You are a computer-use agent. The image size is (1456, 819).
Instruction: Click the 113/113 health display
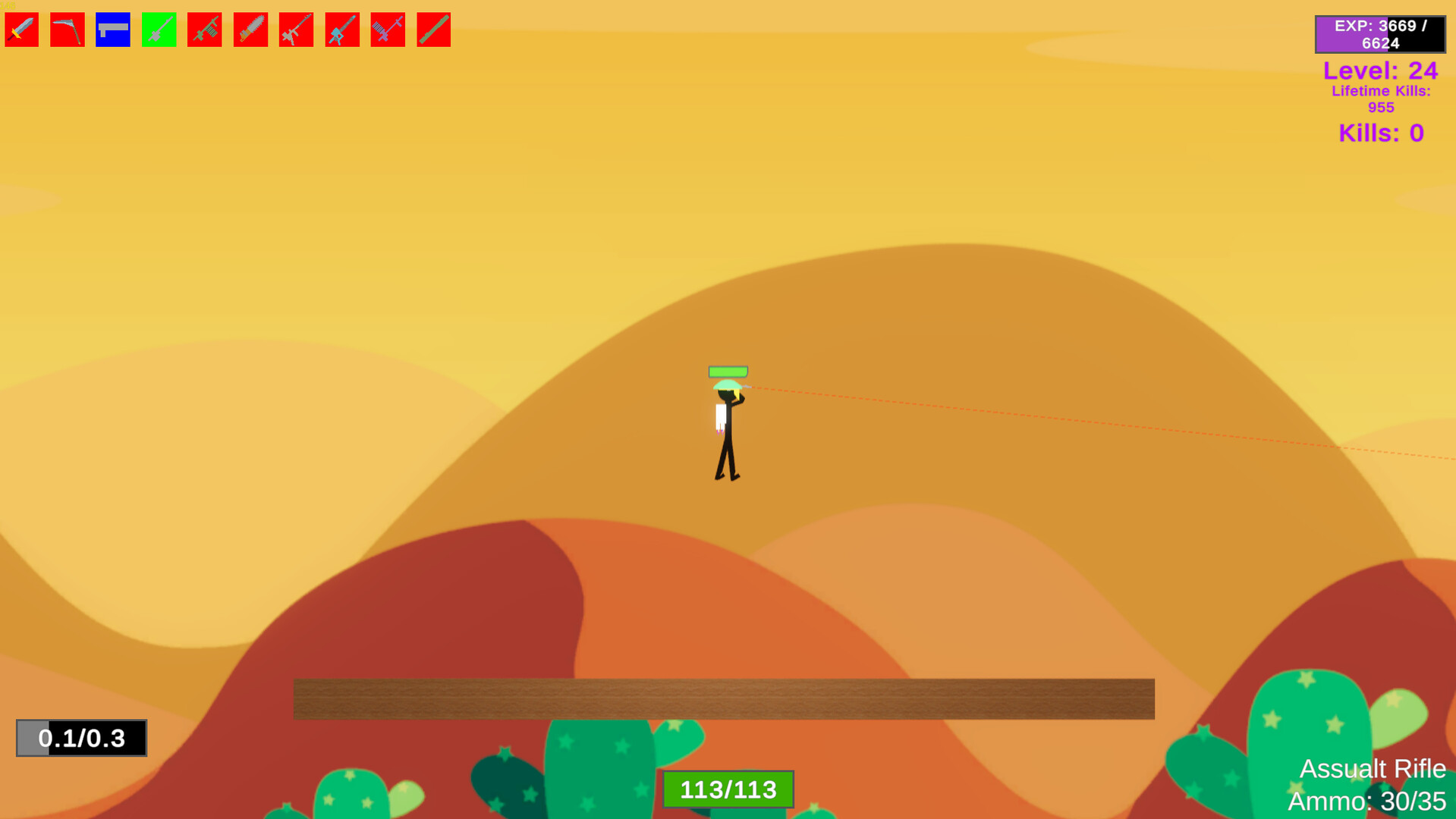(x=727, y=789)
